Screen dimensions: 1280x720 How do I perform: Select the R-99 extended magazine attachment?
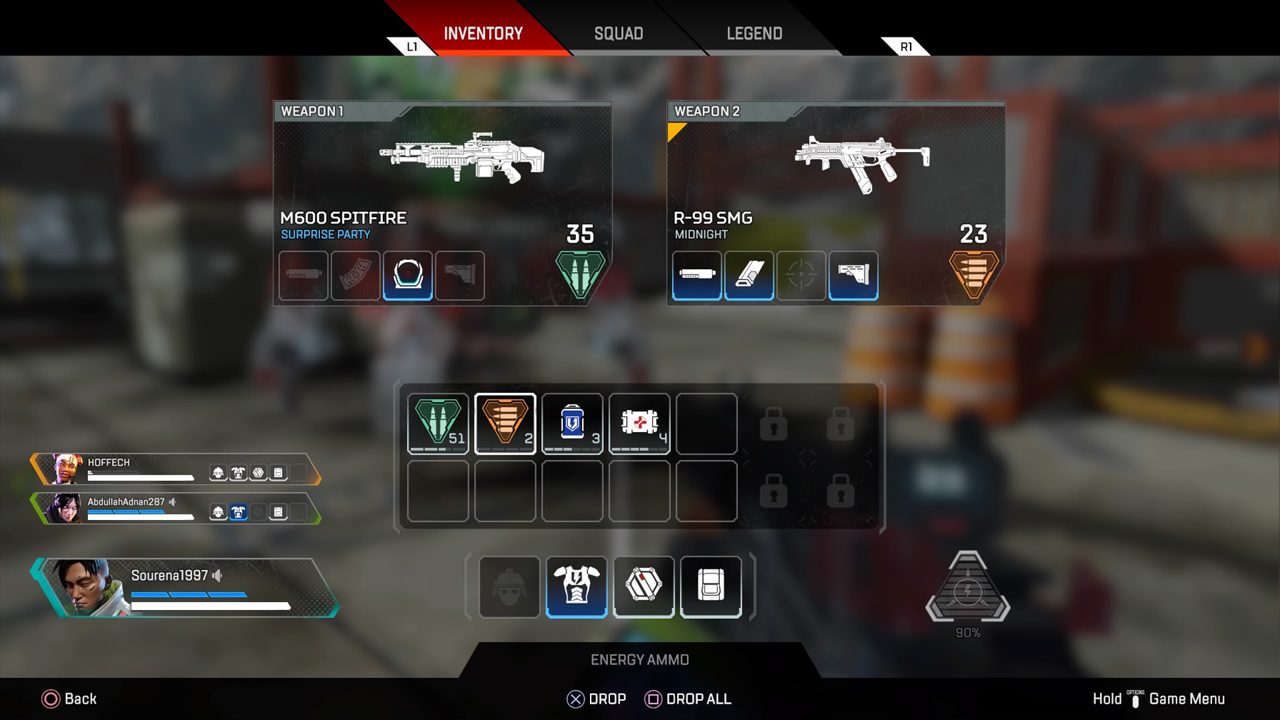(x=749, y=276)
